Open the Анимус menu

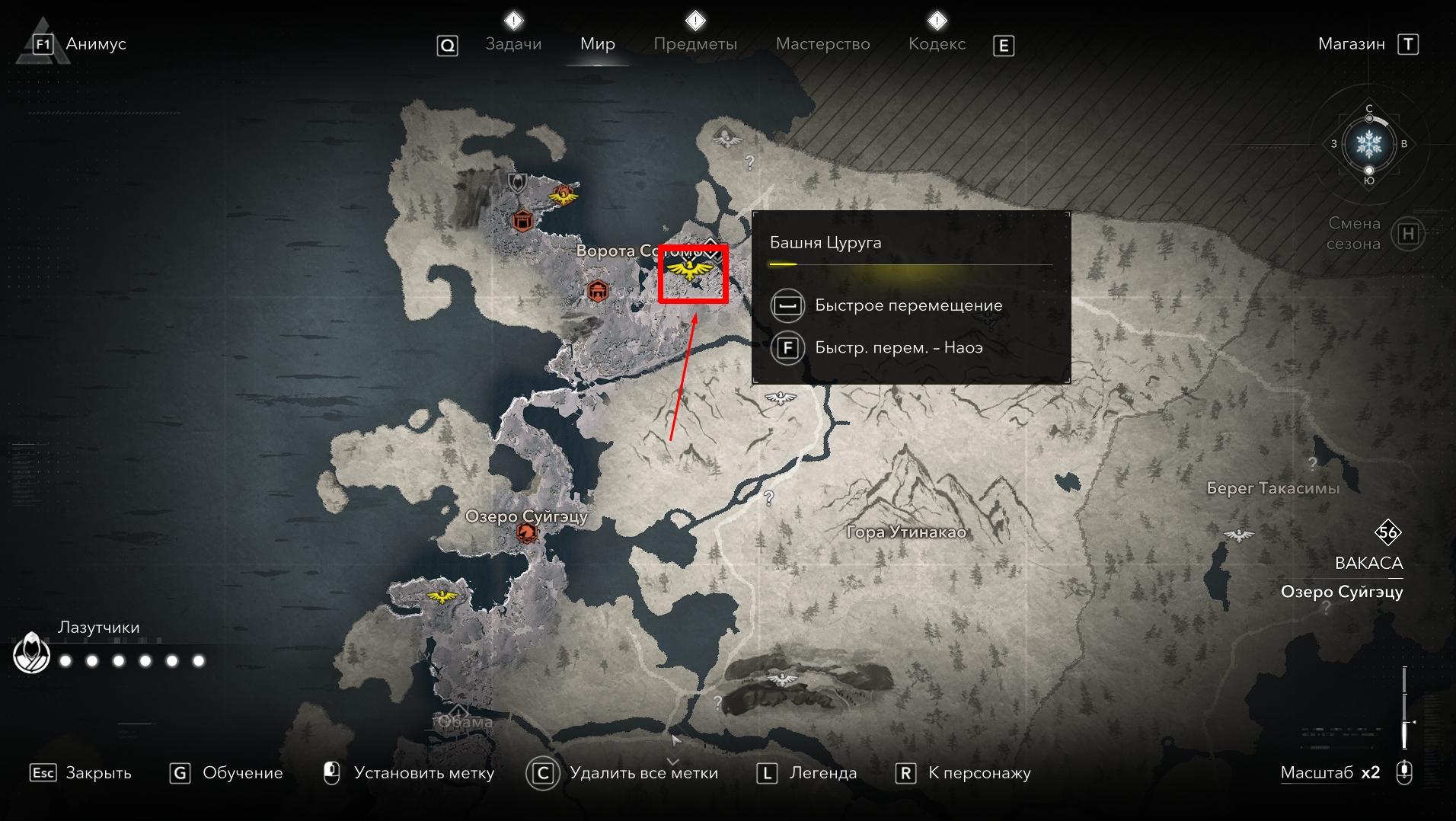95,44
